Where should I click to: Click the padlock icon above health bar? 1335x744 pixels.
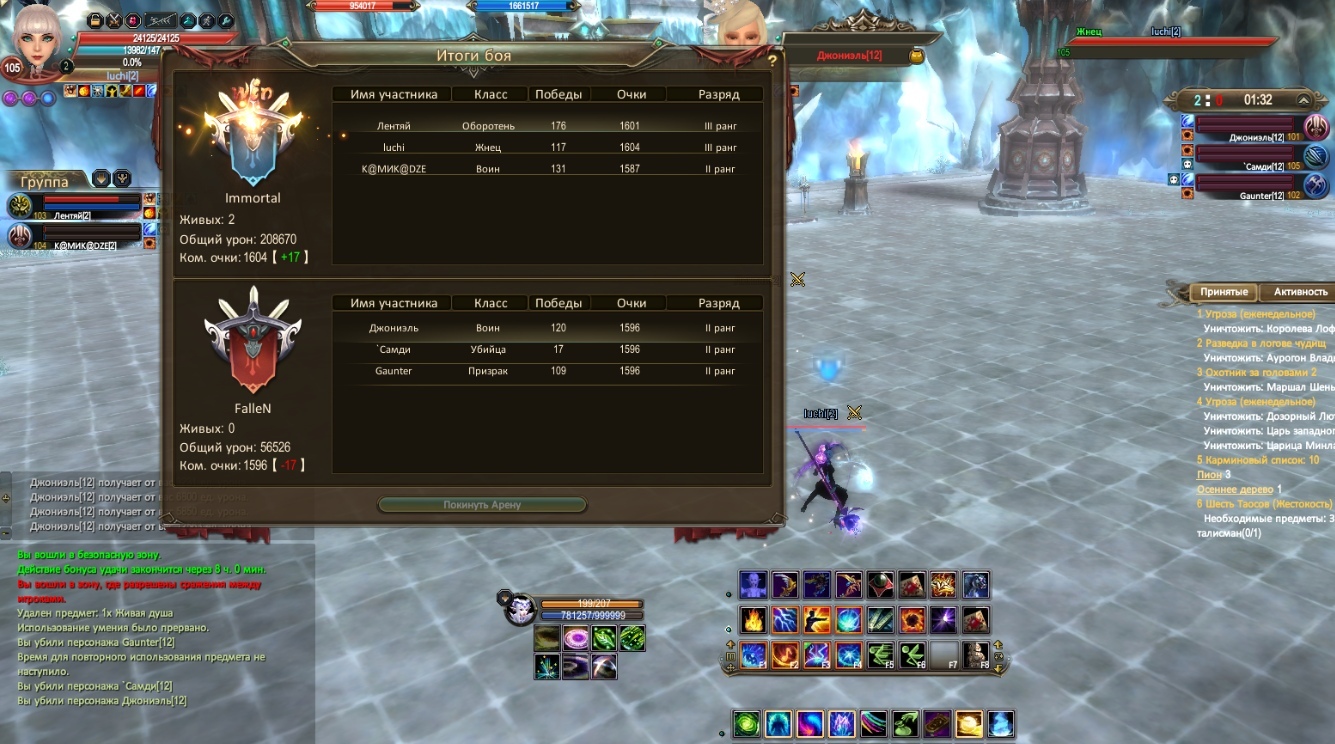tap(95, 20)
